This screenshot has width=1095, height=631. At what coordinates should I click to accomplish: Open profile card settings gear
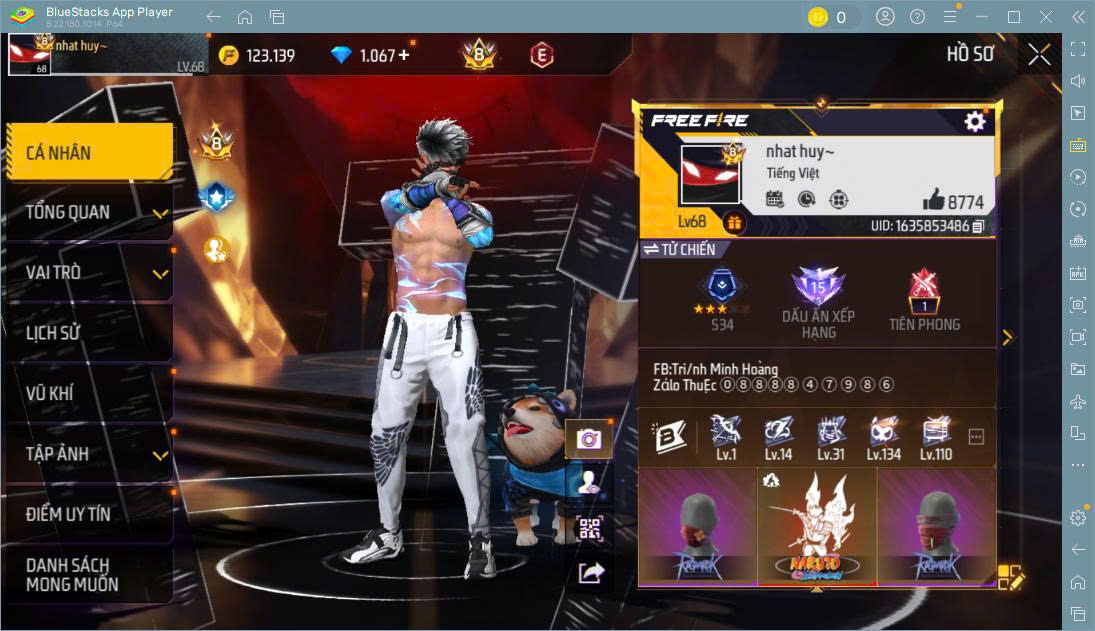pyautogui.click(x=974, y=121)
